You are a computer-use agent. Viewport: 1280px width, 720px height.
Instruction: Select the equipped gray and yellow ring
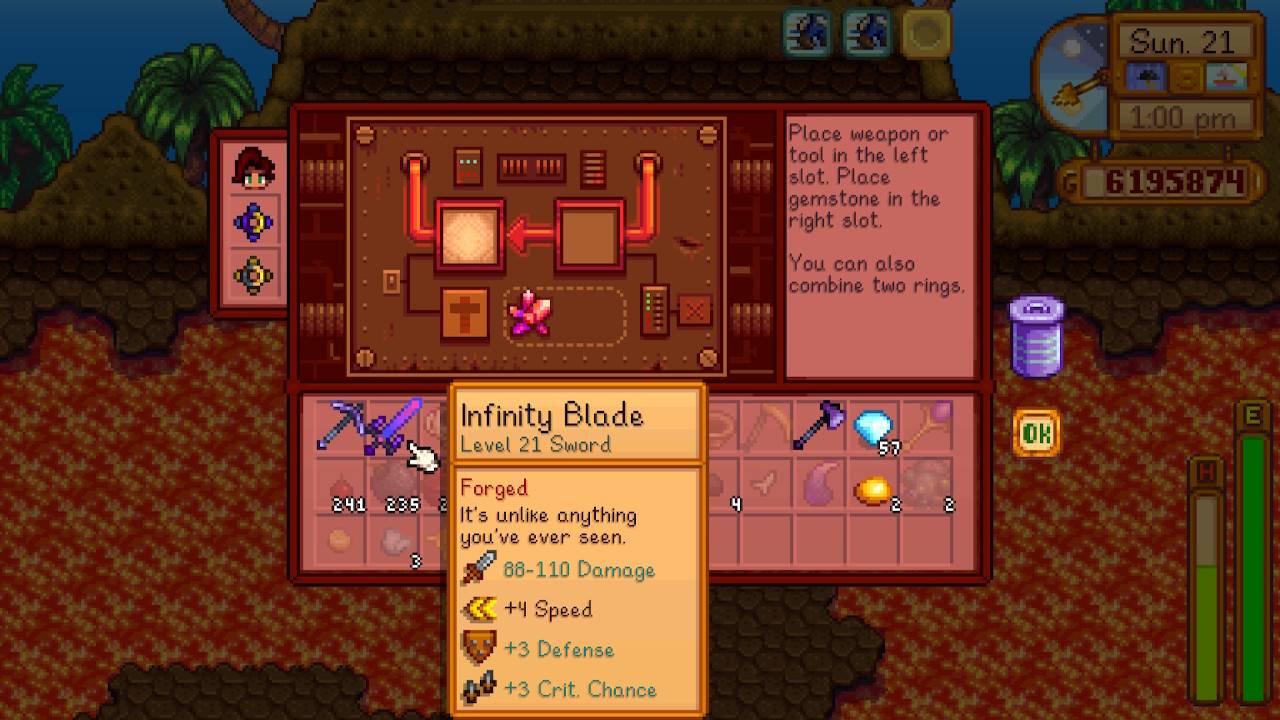point(254,274)
